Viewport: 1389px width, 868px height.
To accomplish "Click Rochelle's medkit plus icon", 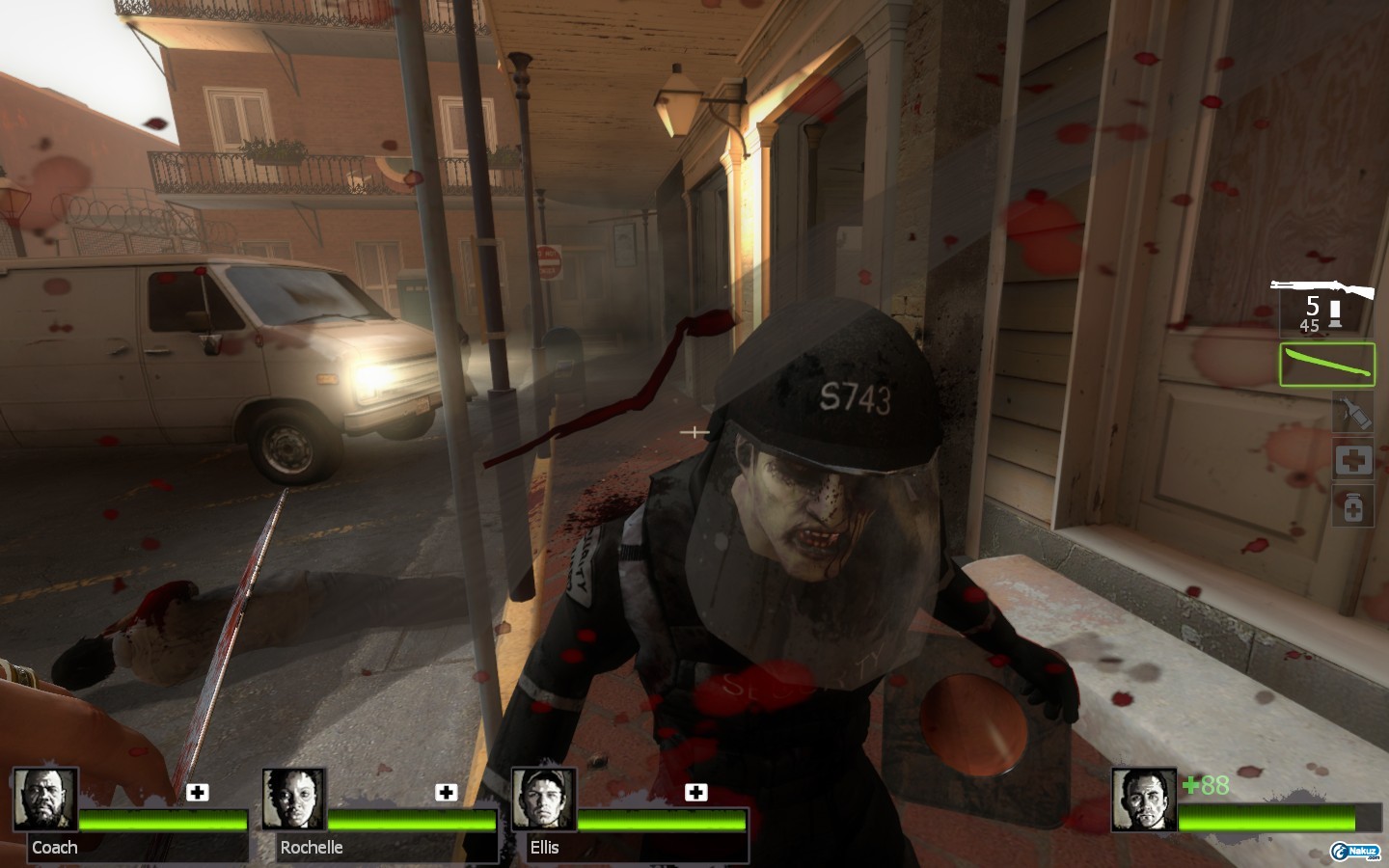I will [x=447, y=793].
